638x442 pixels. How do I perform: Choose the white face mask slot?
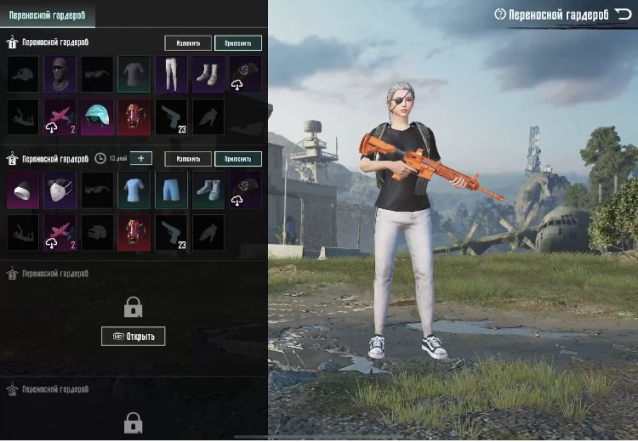(60, 189)
